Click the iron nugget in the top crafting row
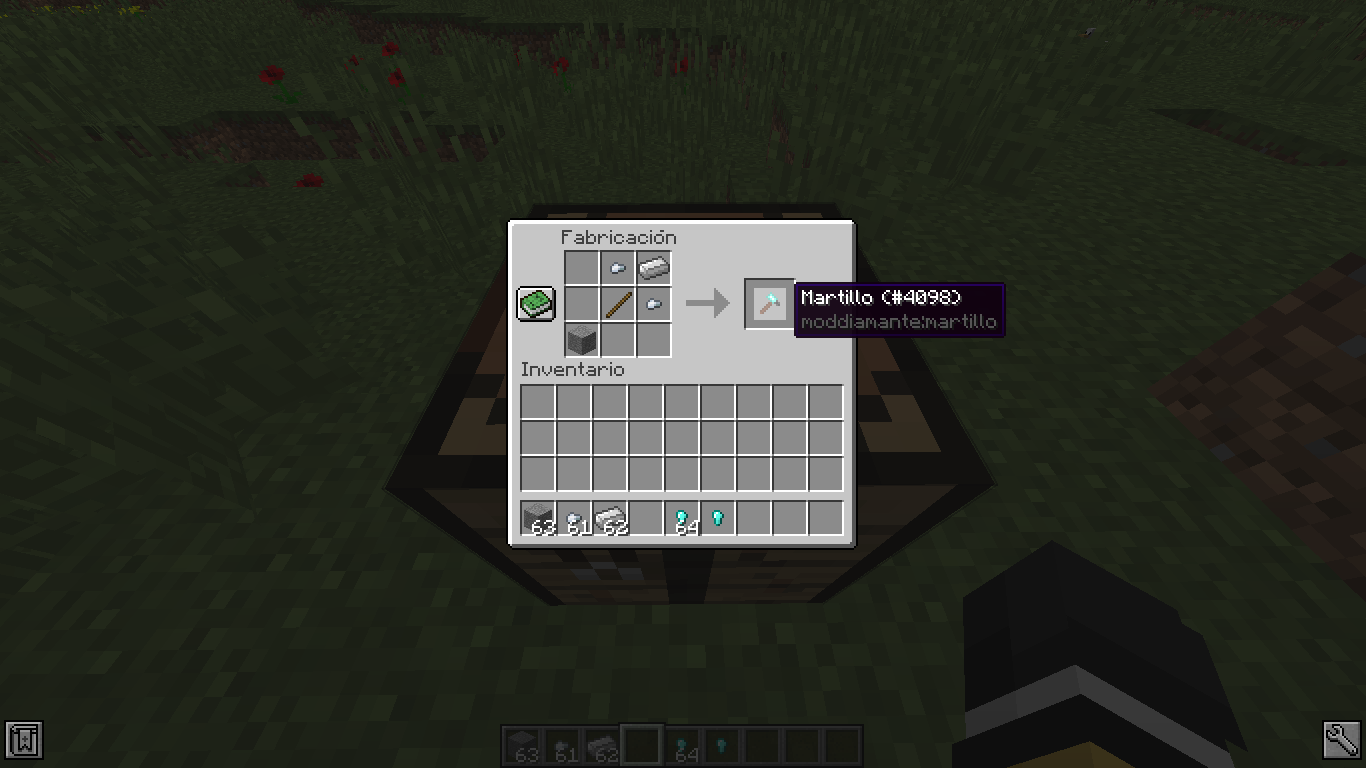 point(617,267)
